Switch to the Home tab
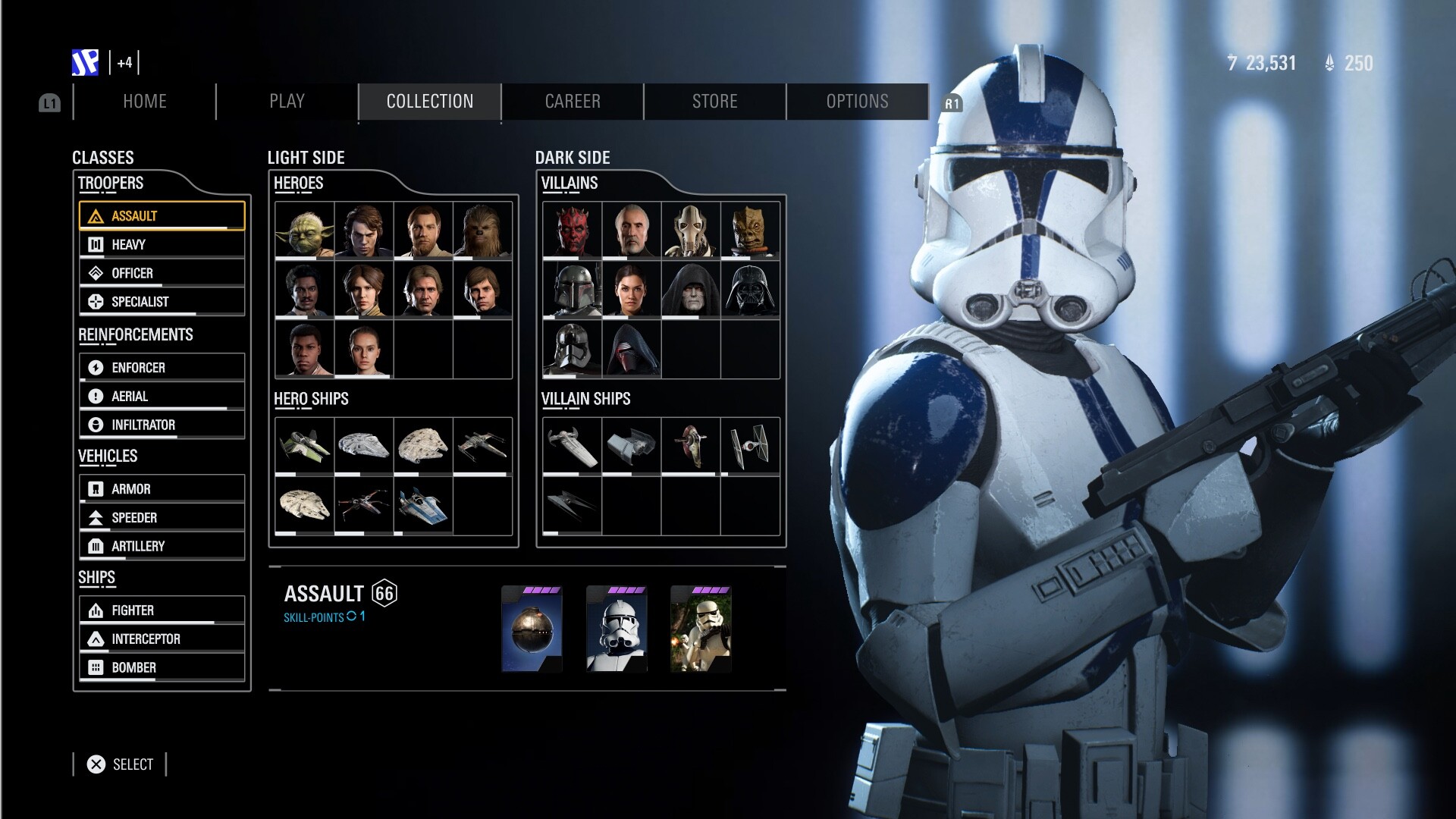Viewport: 1456px width, 819px height. coord(144,102)
